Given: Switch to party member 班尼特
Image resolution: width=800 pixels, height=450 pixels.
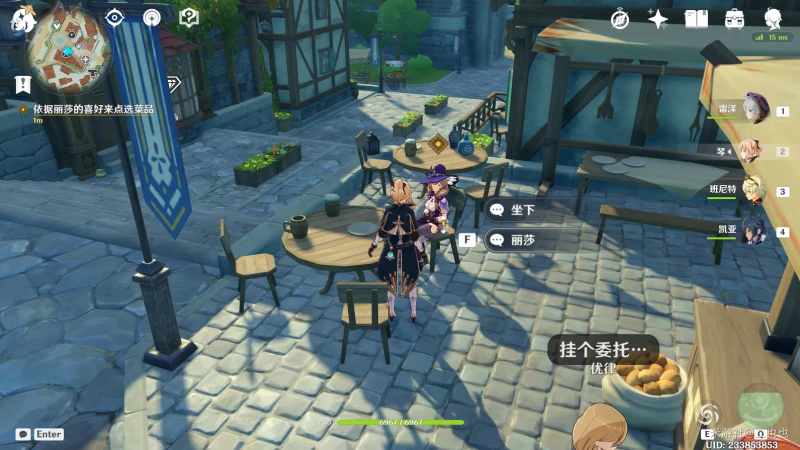Looking at the screenshot, I should (755, 189).
